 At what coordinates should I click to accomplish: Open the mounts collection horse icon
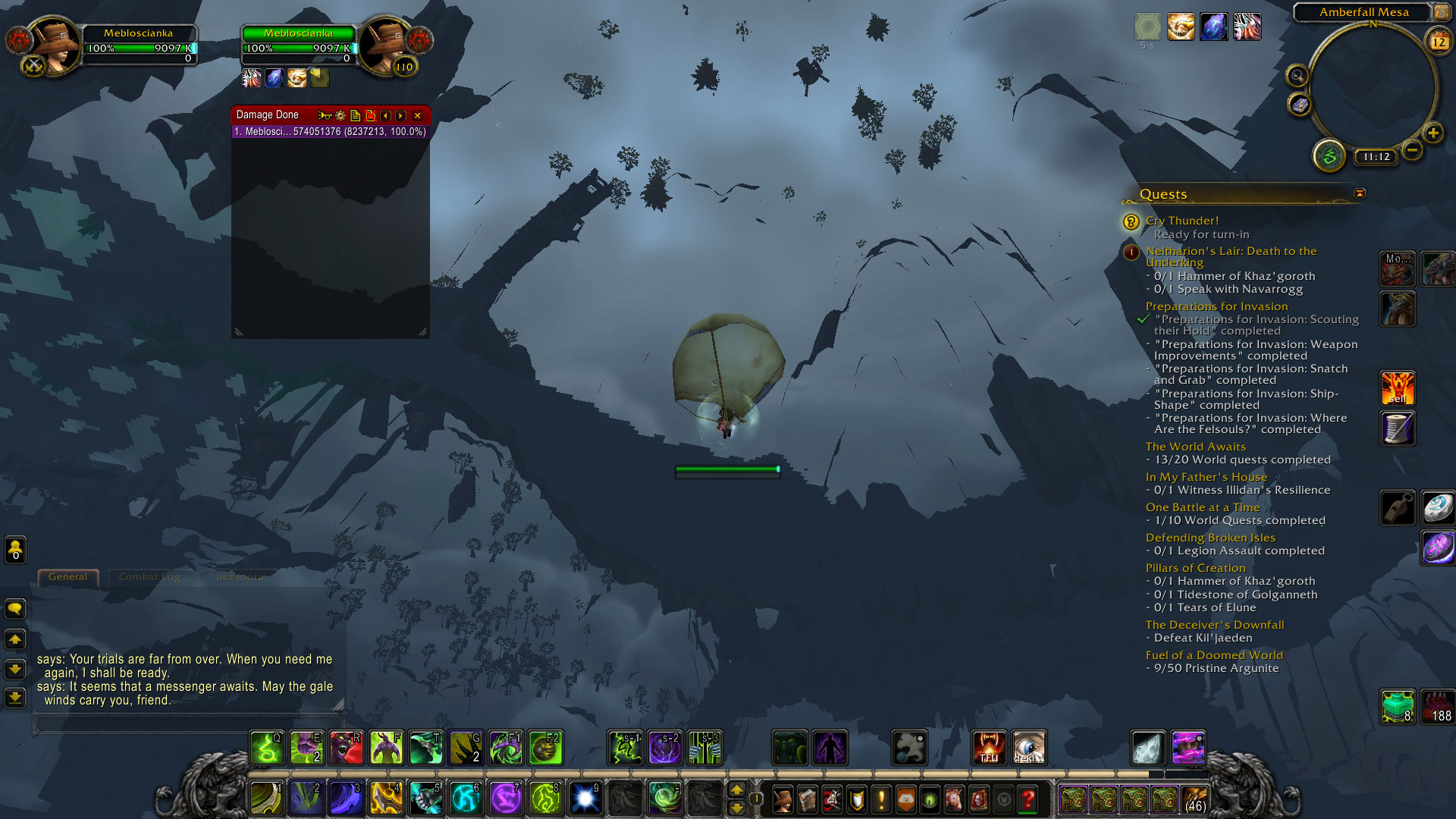click(954, 799)
